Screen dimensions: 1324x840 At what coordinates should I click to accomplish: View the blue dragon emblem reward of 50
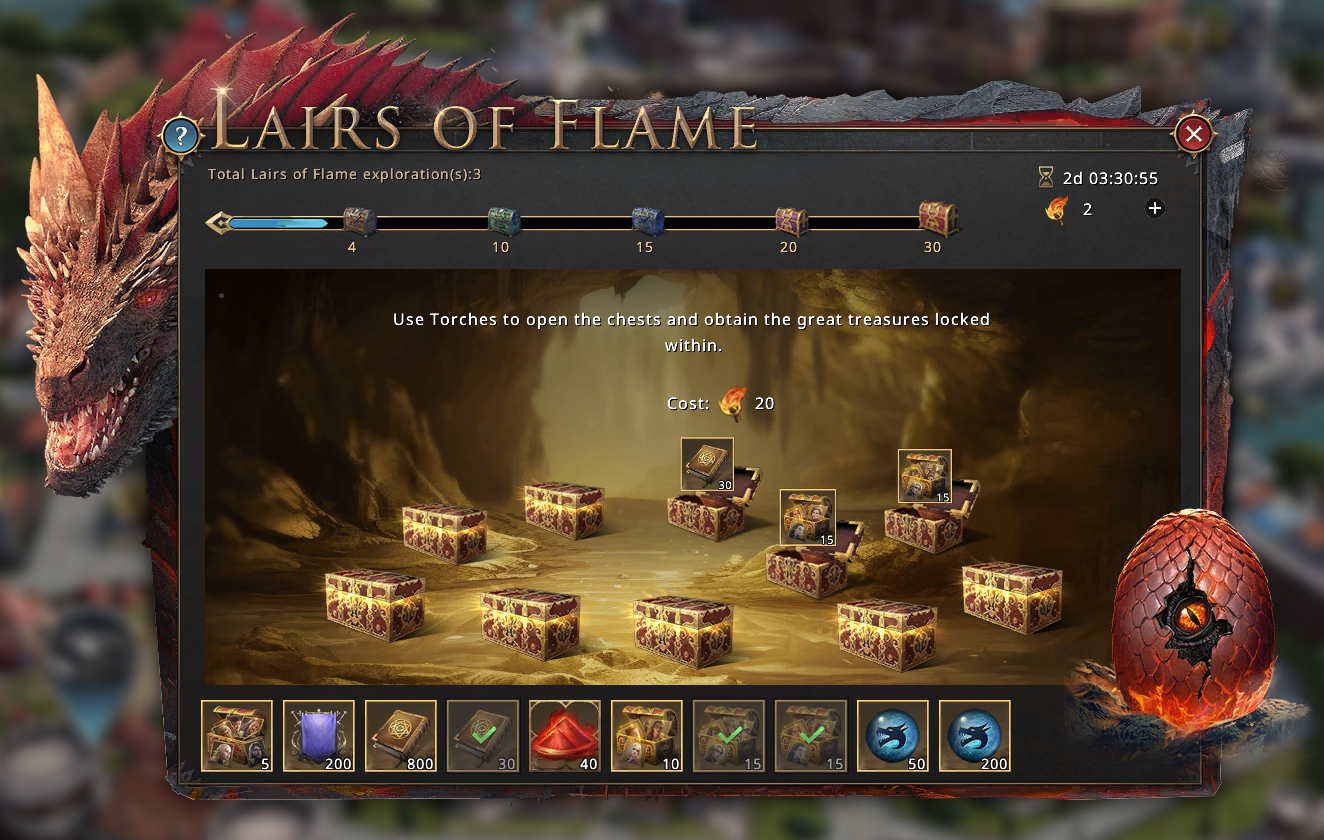click(x=893, y=736)
